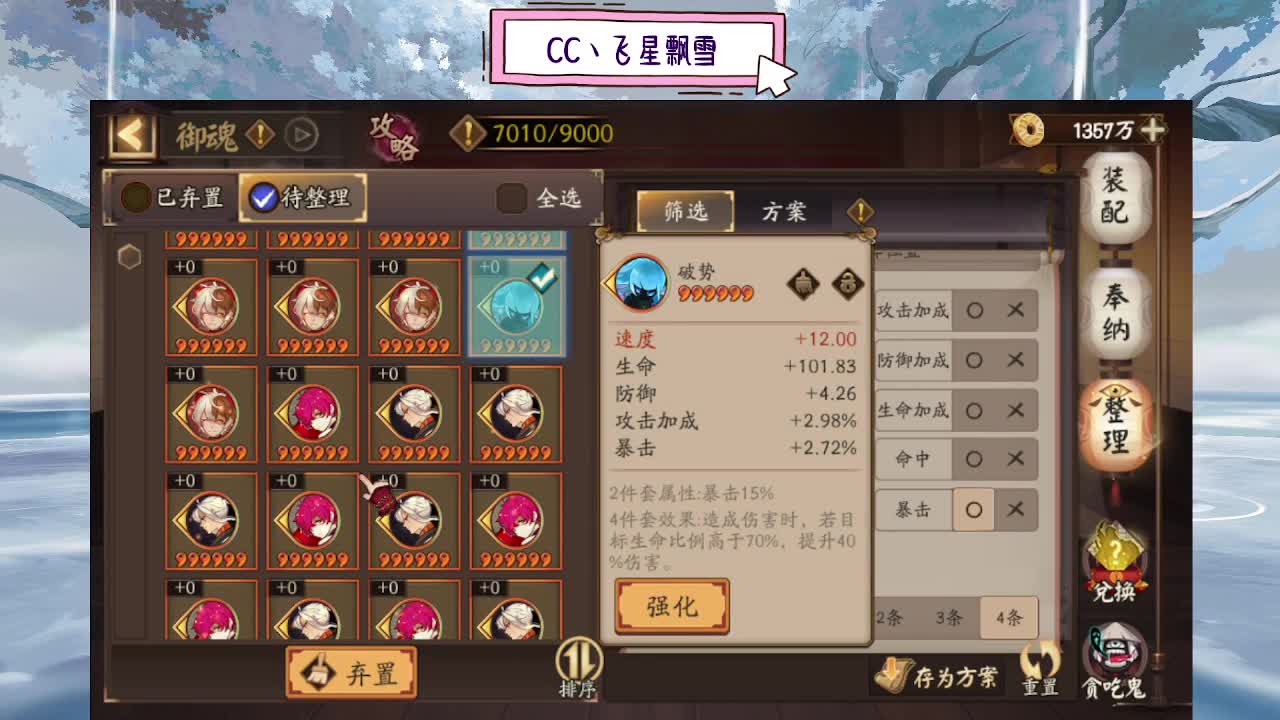The image size is (1280, 720).
Task: Enable the 暴击 filter circle
Action: pyautogui.click(x=973, y=510)
